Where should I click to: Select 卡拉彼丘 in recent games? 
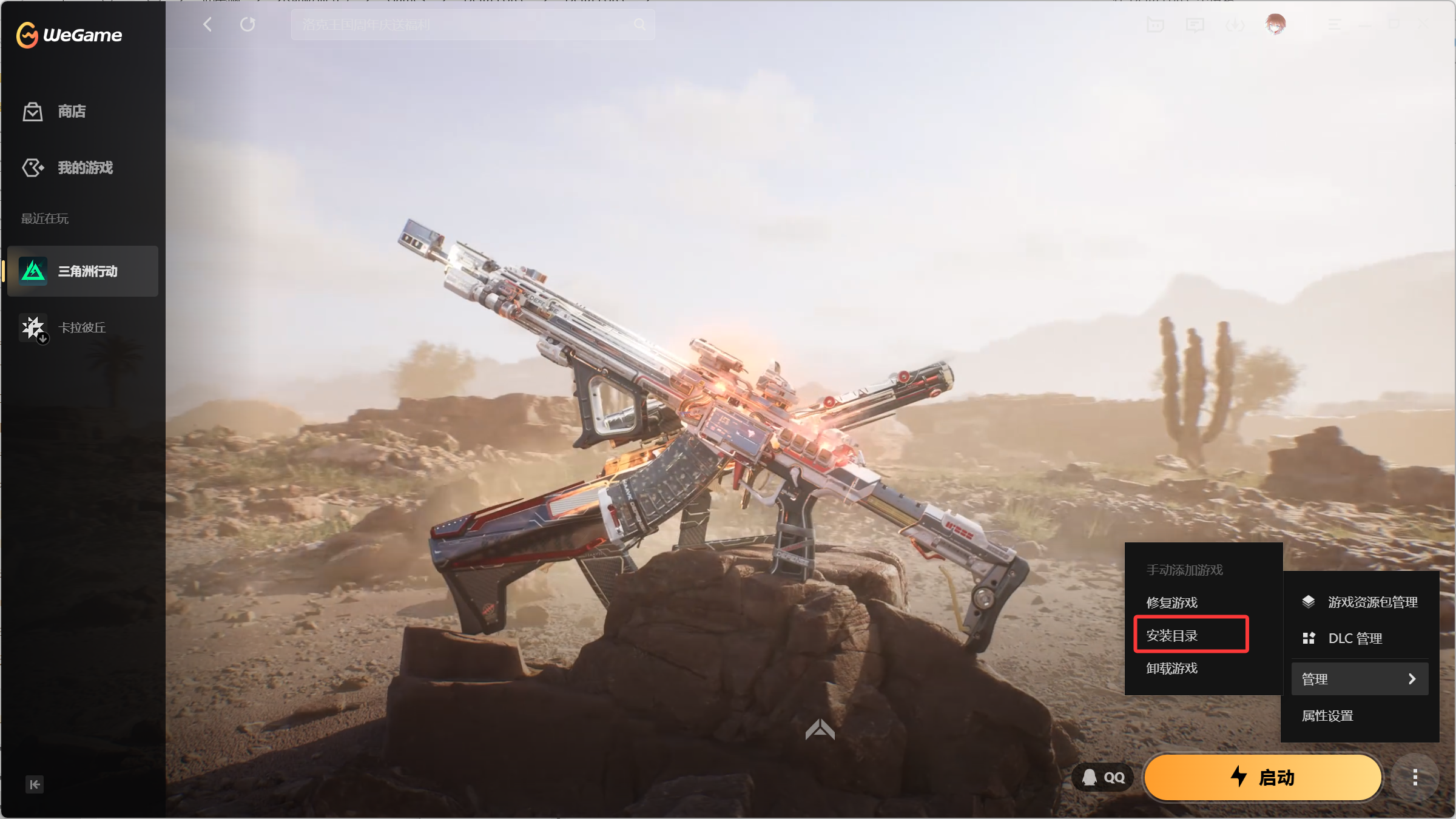pos(82,328)
